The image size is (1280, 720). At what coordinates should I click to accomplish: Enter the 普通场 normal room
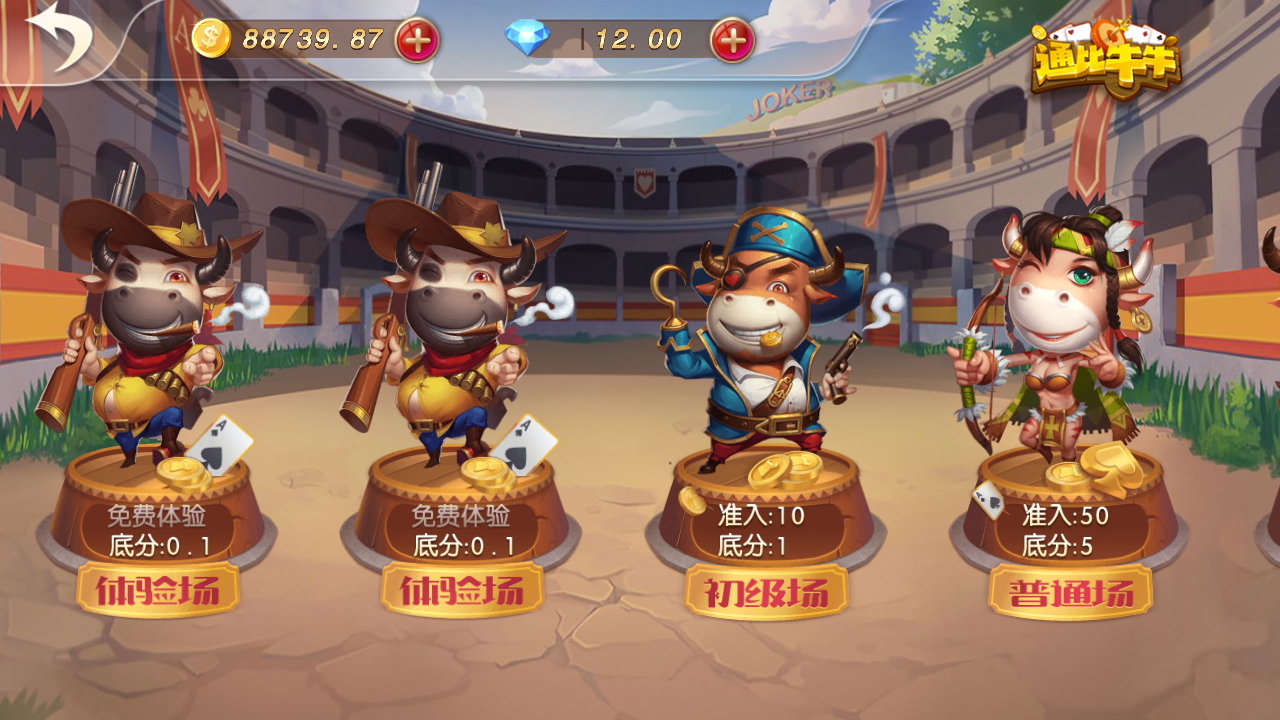tap(1072, 590)
